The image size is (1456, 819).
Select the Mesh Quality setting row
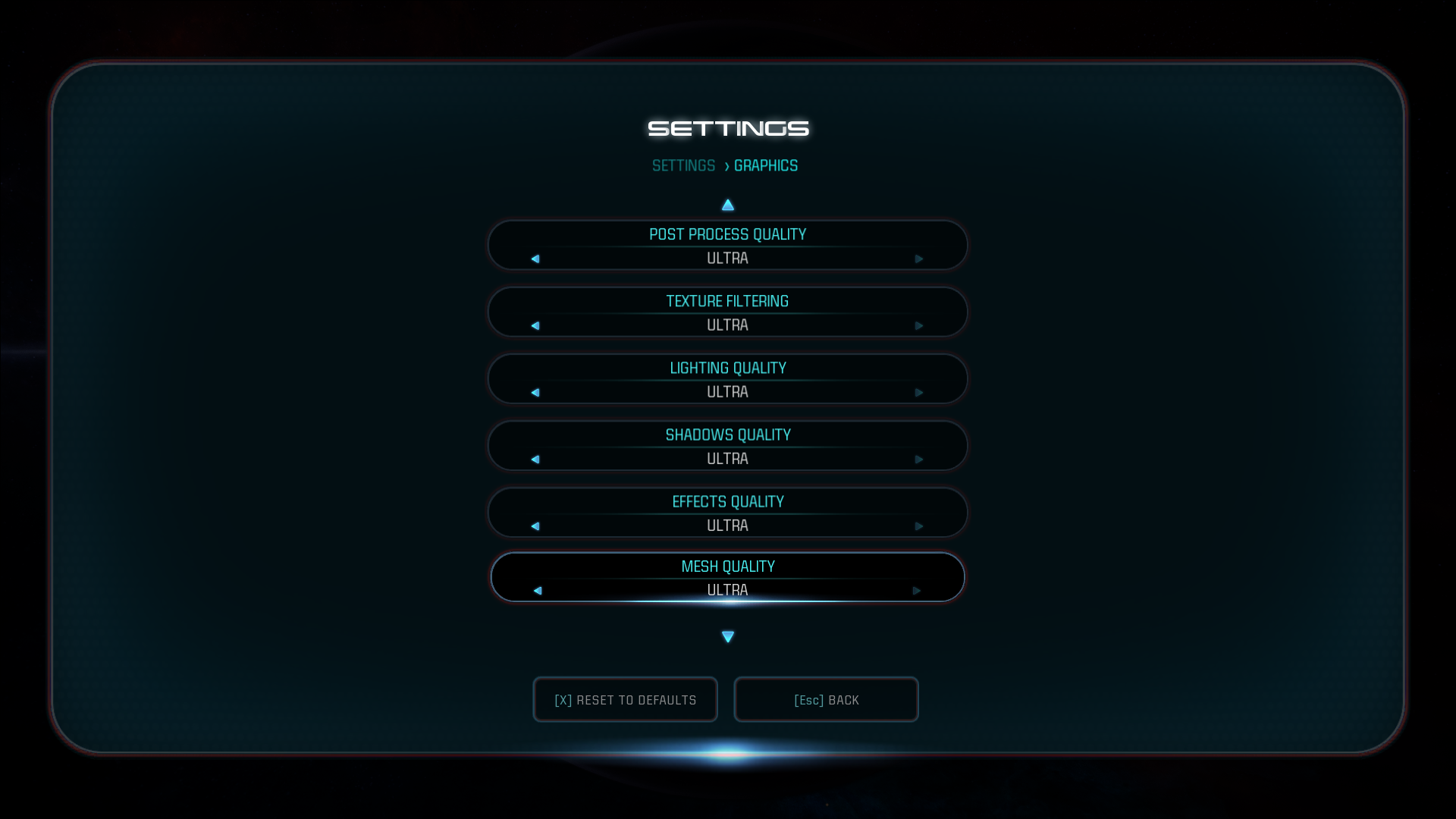coord(727,576)
